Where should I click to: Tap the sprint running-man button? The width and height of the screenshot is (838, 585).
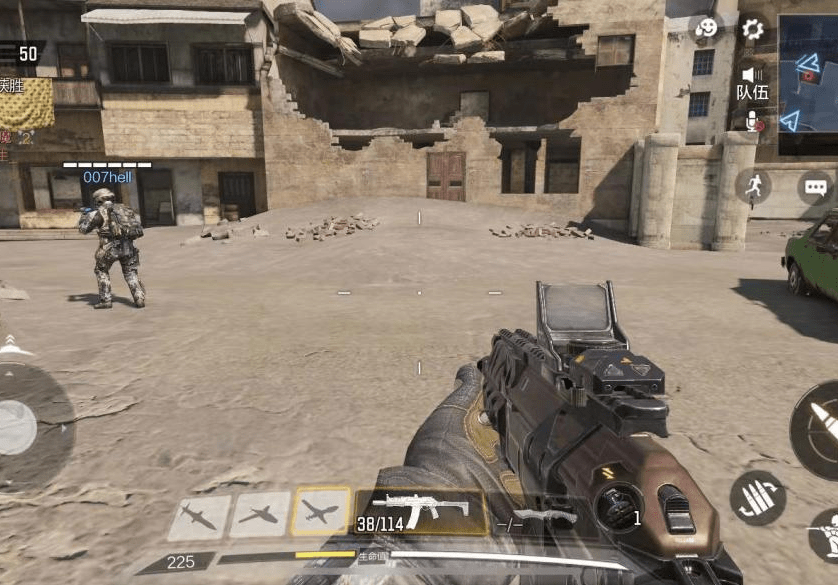[753, 186]
